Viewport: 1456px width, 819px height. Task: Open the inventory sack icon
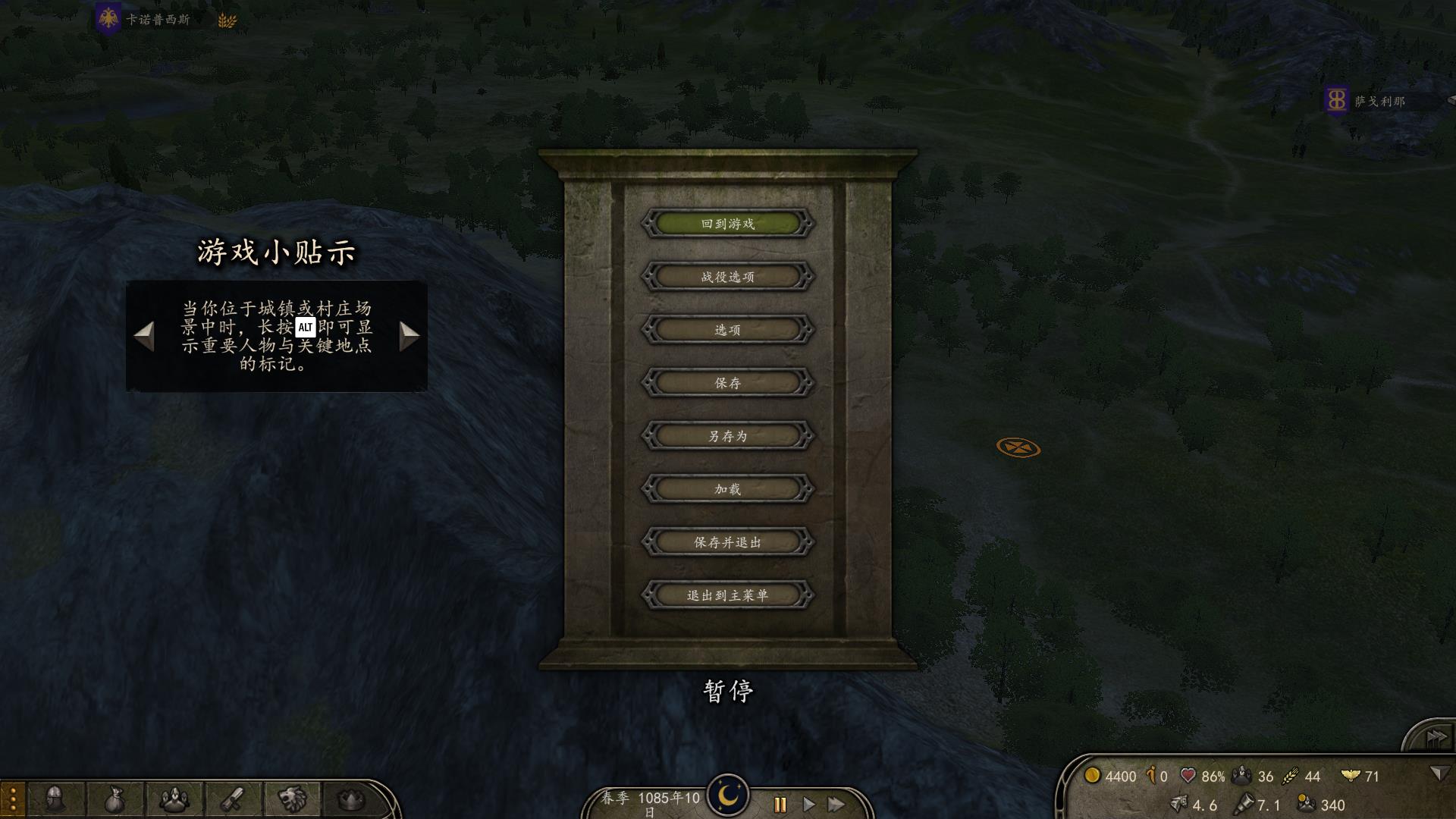click(114, 799)
